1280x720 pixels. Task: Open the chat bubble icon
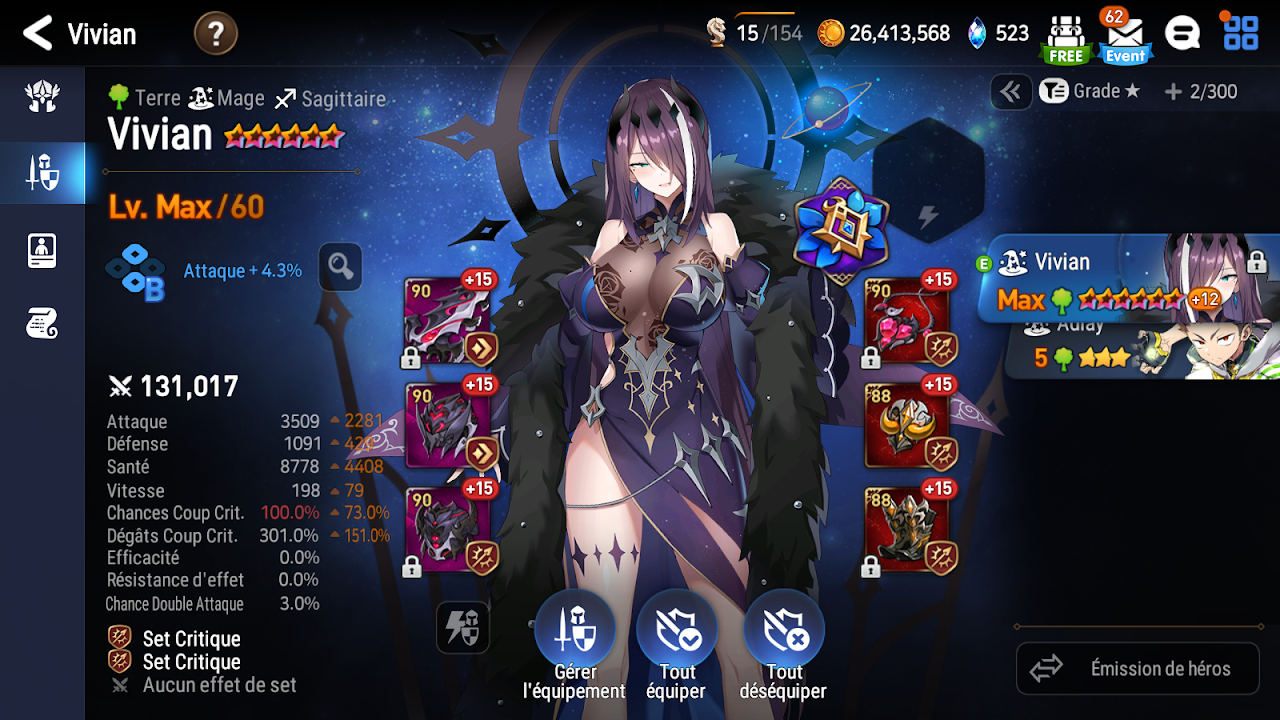coord(1183,35)
